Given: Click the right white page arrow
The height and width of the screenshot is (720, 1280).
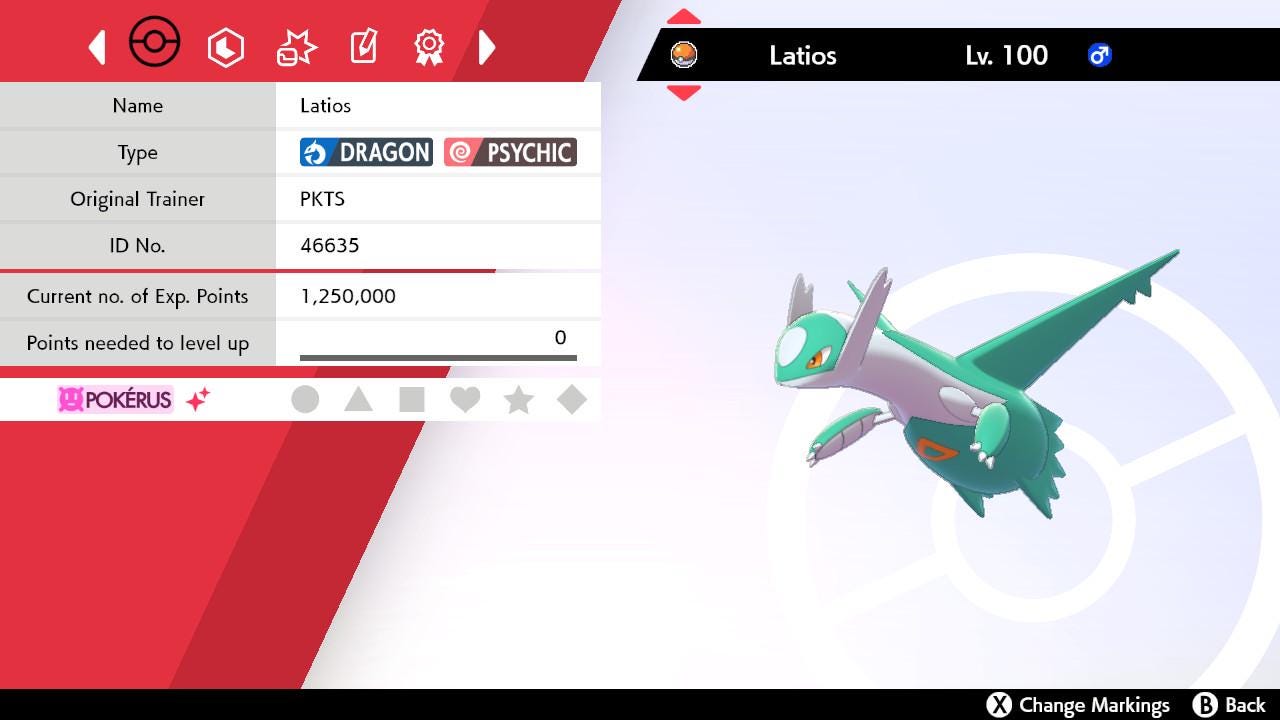Looking at the screenshot, I should (x=487, y=47).
